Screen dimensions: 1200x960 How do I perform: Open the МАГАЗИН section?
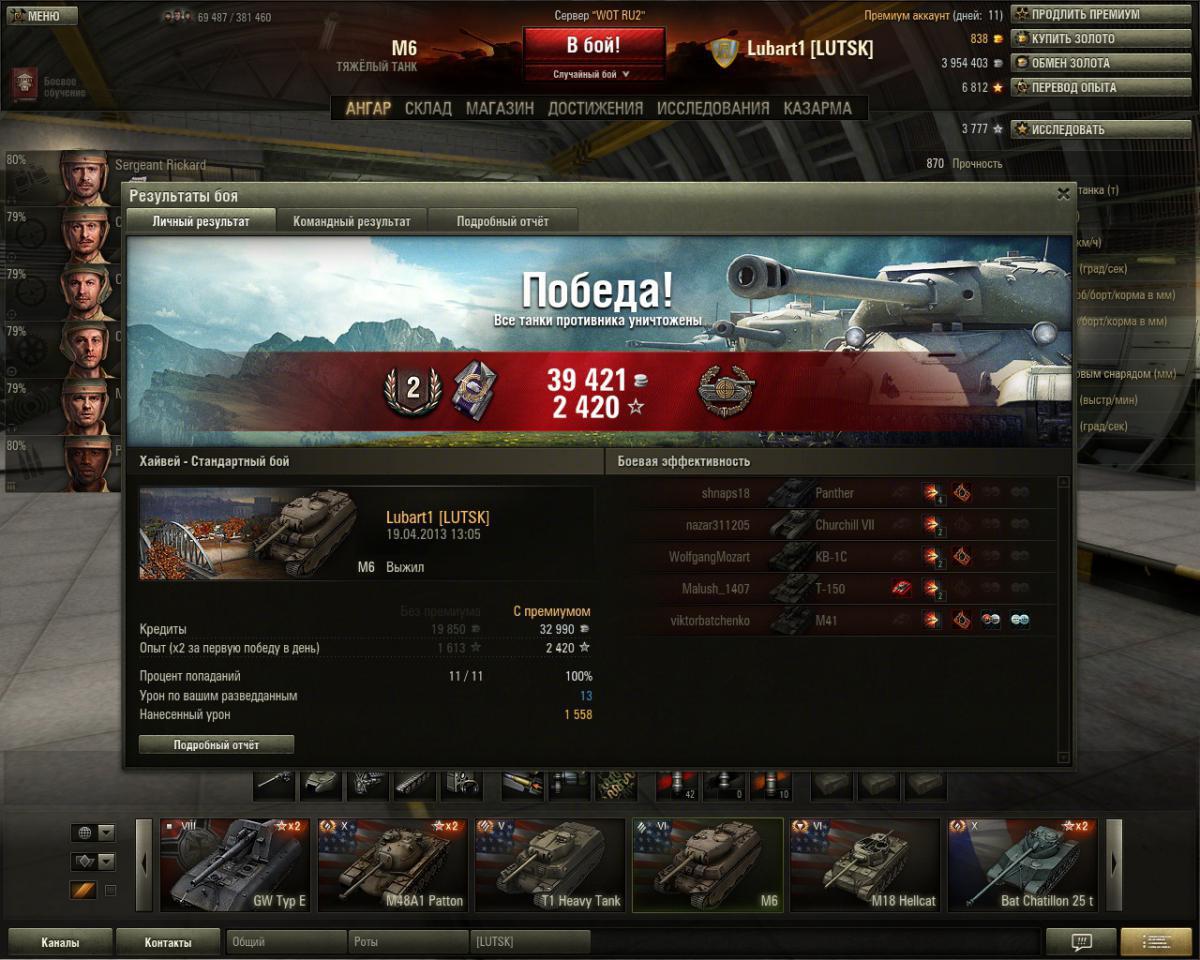[x=500, y=108]
